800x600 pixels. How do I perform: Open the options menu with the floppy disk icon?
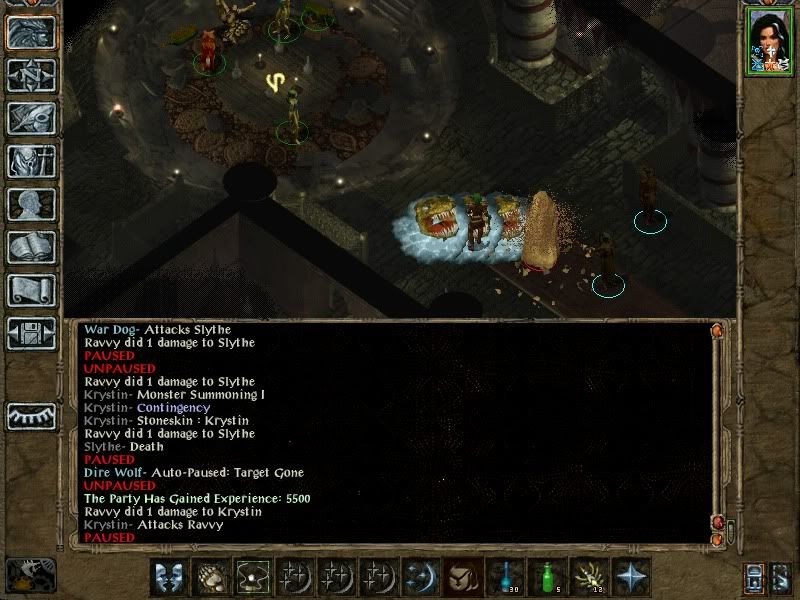pyautogui.click(x=31, y=333)
